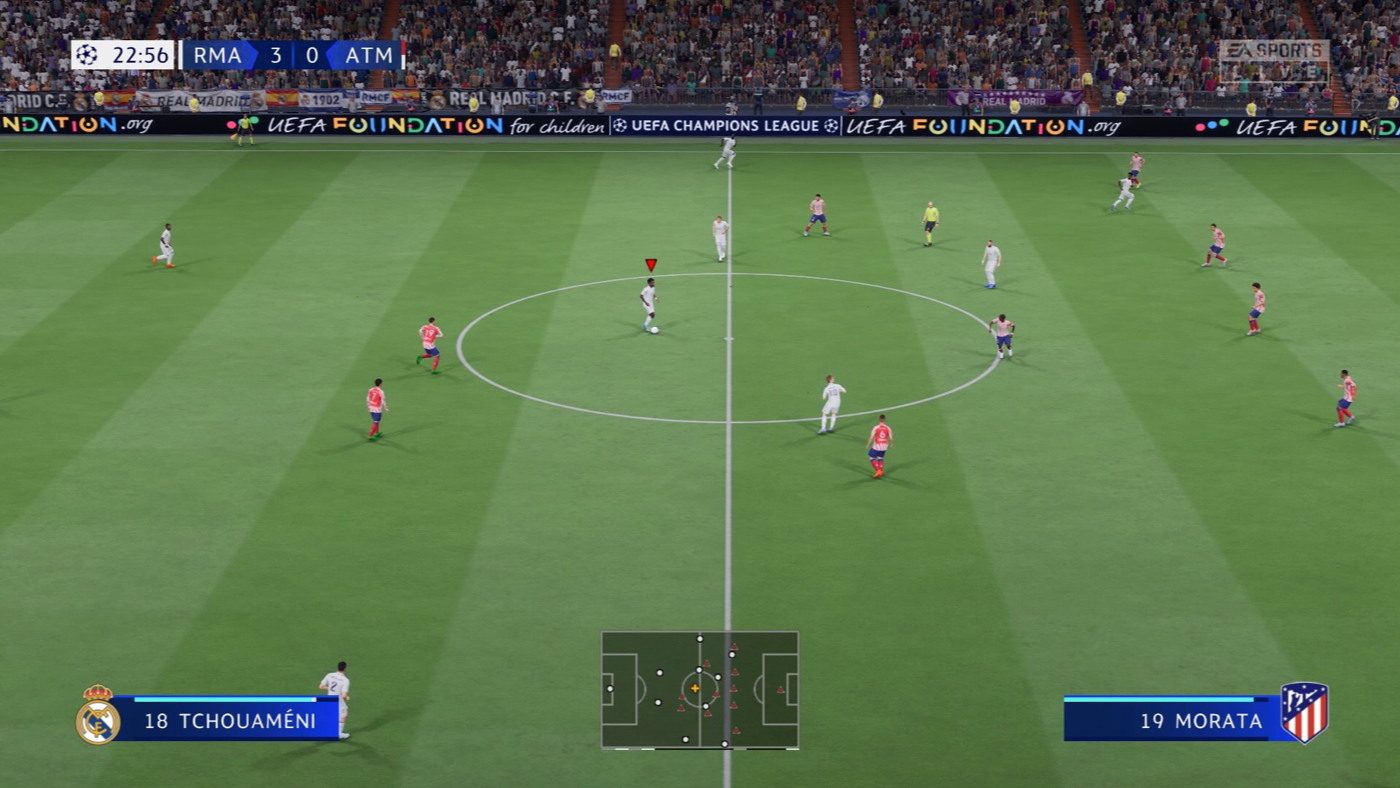Screen dimensions: 1400x788
Task: Click the blue bar above Morata's nameplate
Action: 1165,700
